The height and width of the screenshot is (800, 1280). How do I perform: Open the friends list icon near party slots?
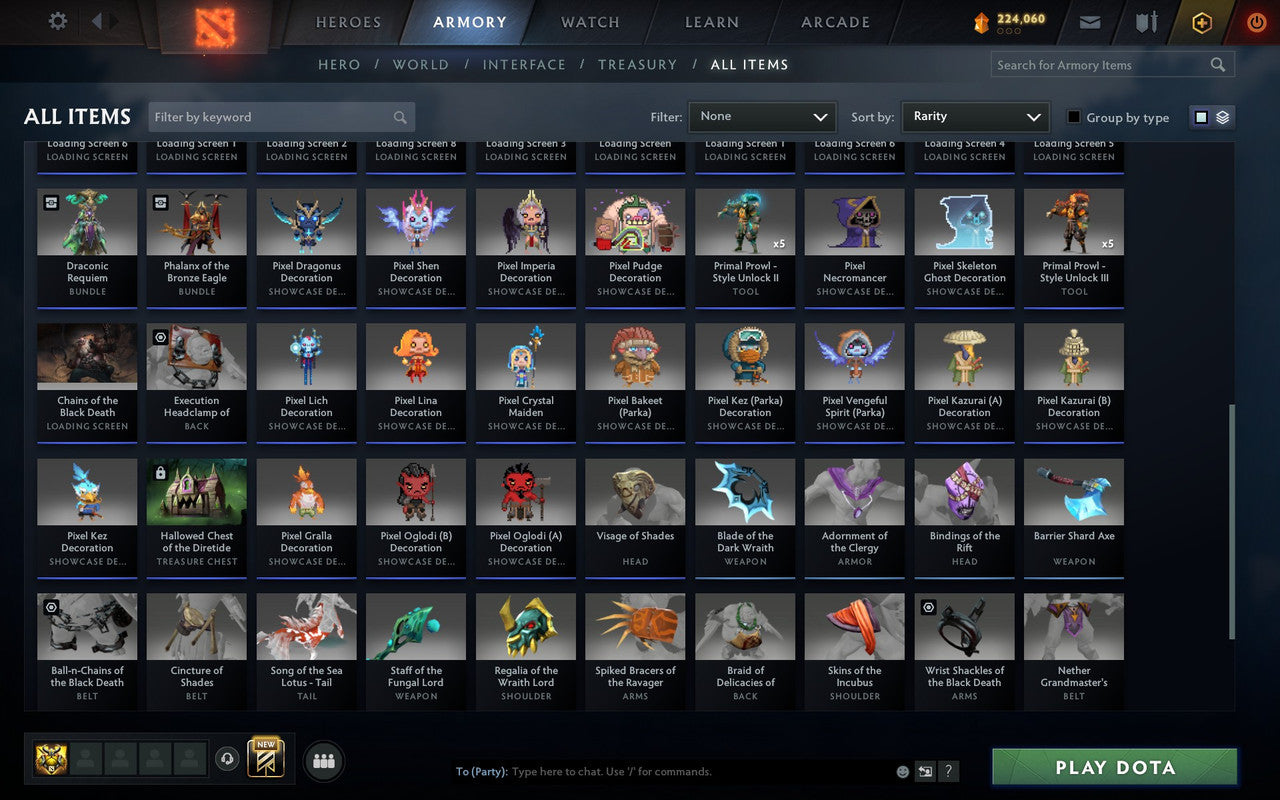[324, 760]
